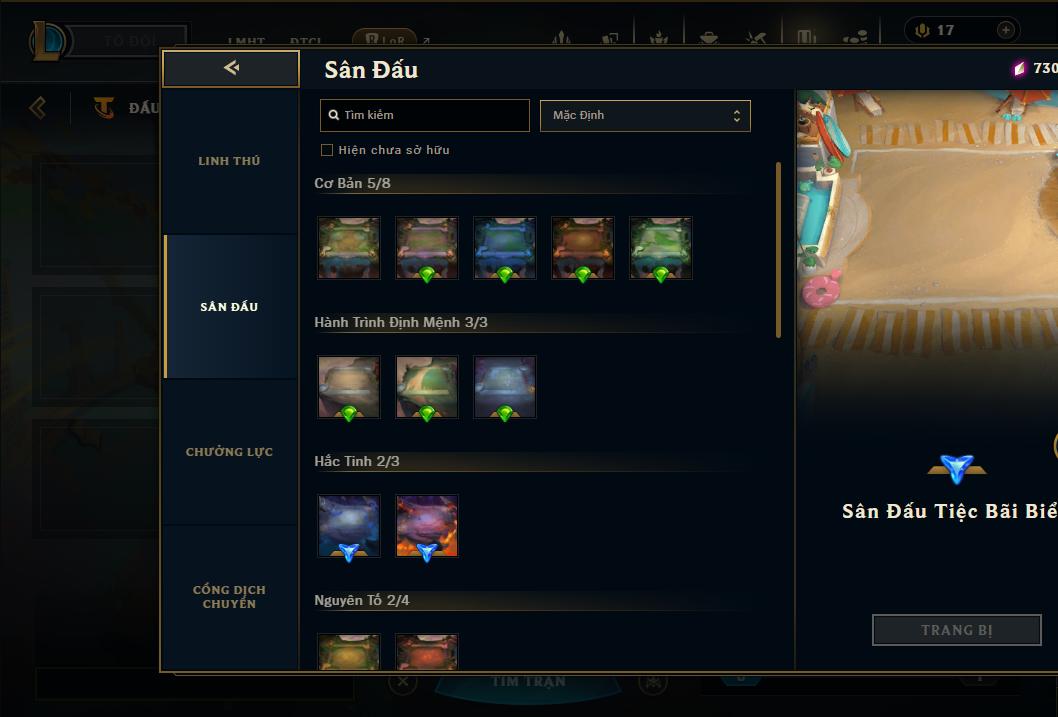Click the arena list scrollbar
Screen dimensions: 1058x717
[778, 250]
